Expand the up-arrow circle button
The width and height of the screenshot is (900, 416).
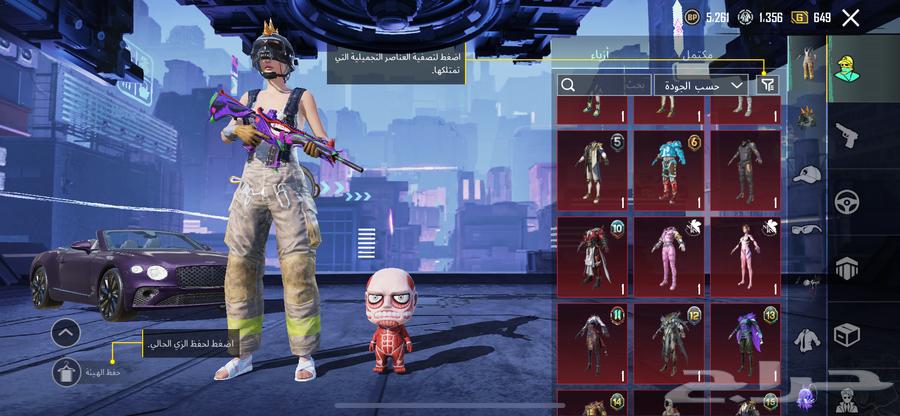(x=64, y=333)
